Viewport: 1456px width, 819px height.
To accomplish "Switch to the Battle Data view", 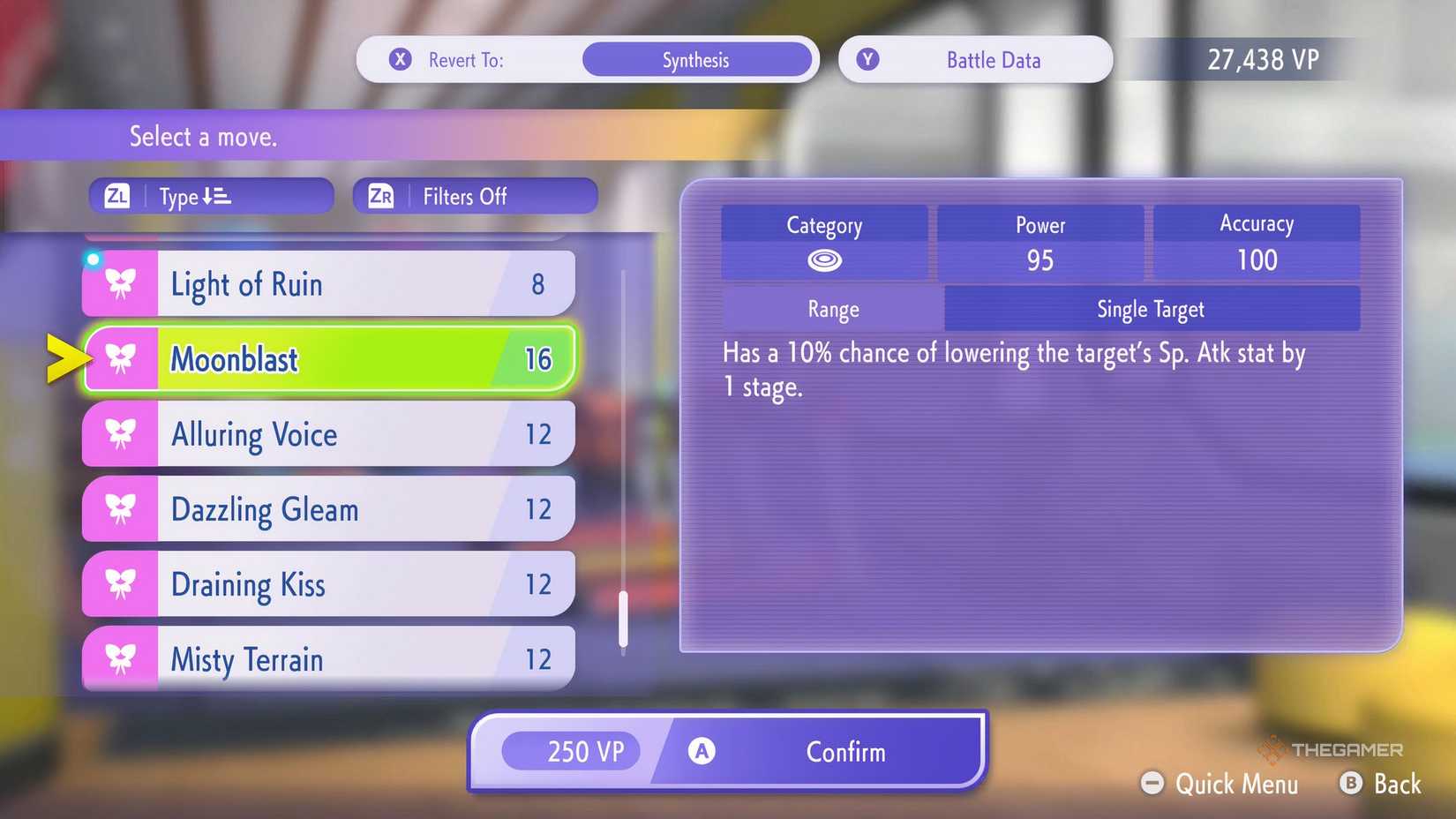I will pos(974,59).
